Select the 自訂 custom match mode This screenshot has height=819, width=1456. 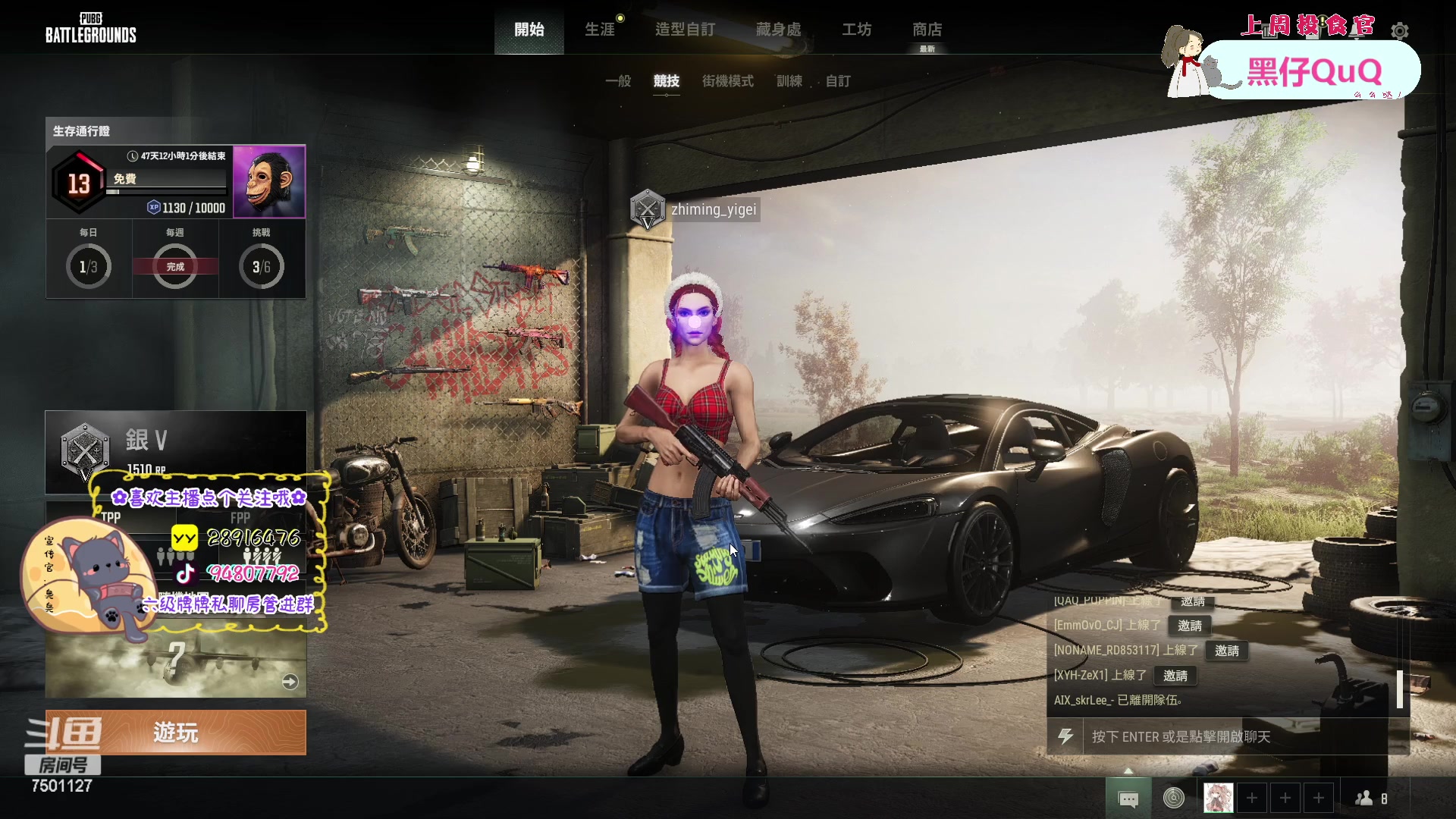(838, 81)
